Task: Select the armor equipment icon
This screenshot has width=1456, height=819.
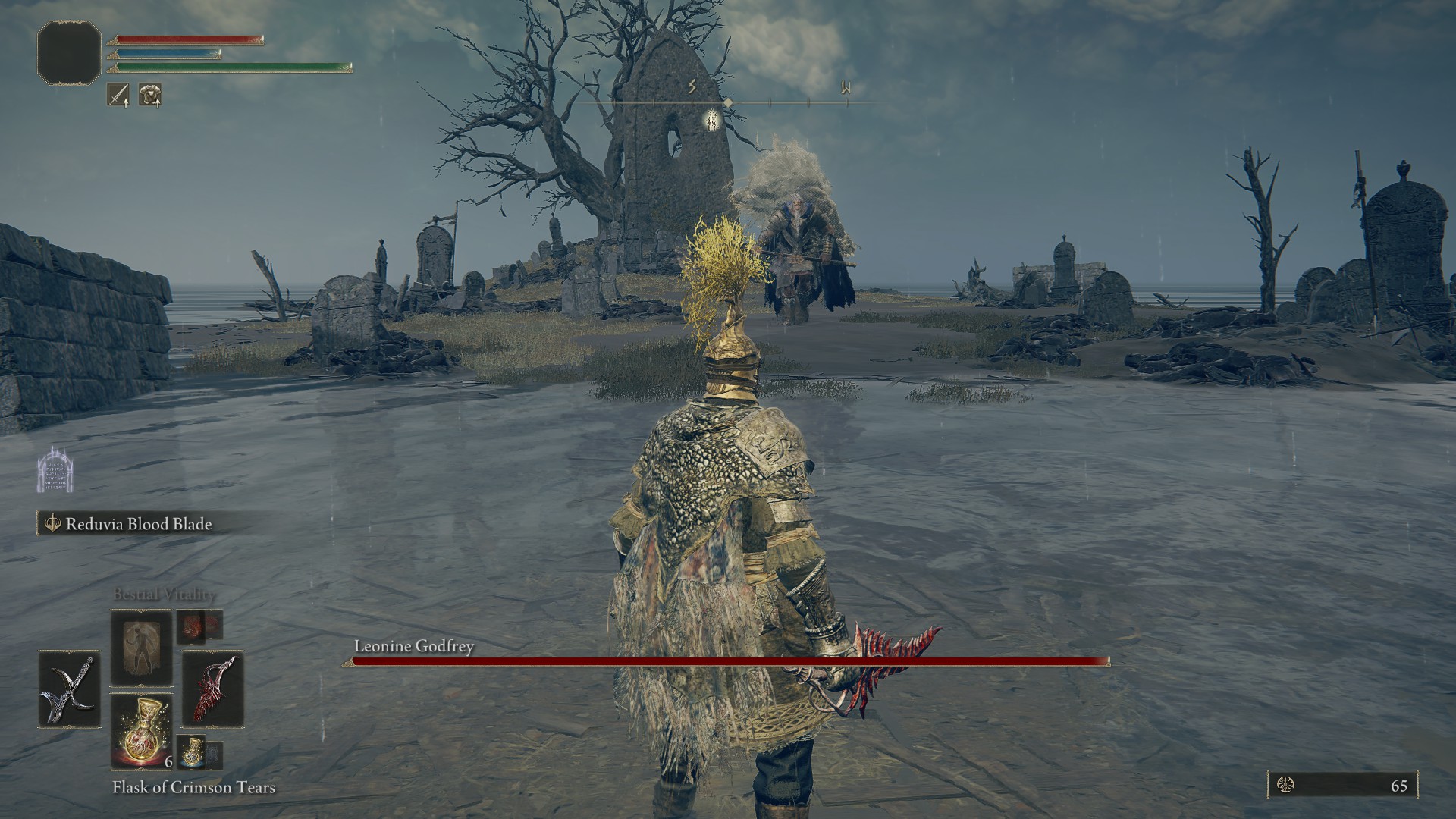Action: pos(151,93)
